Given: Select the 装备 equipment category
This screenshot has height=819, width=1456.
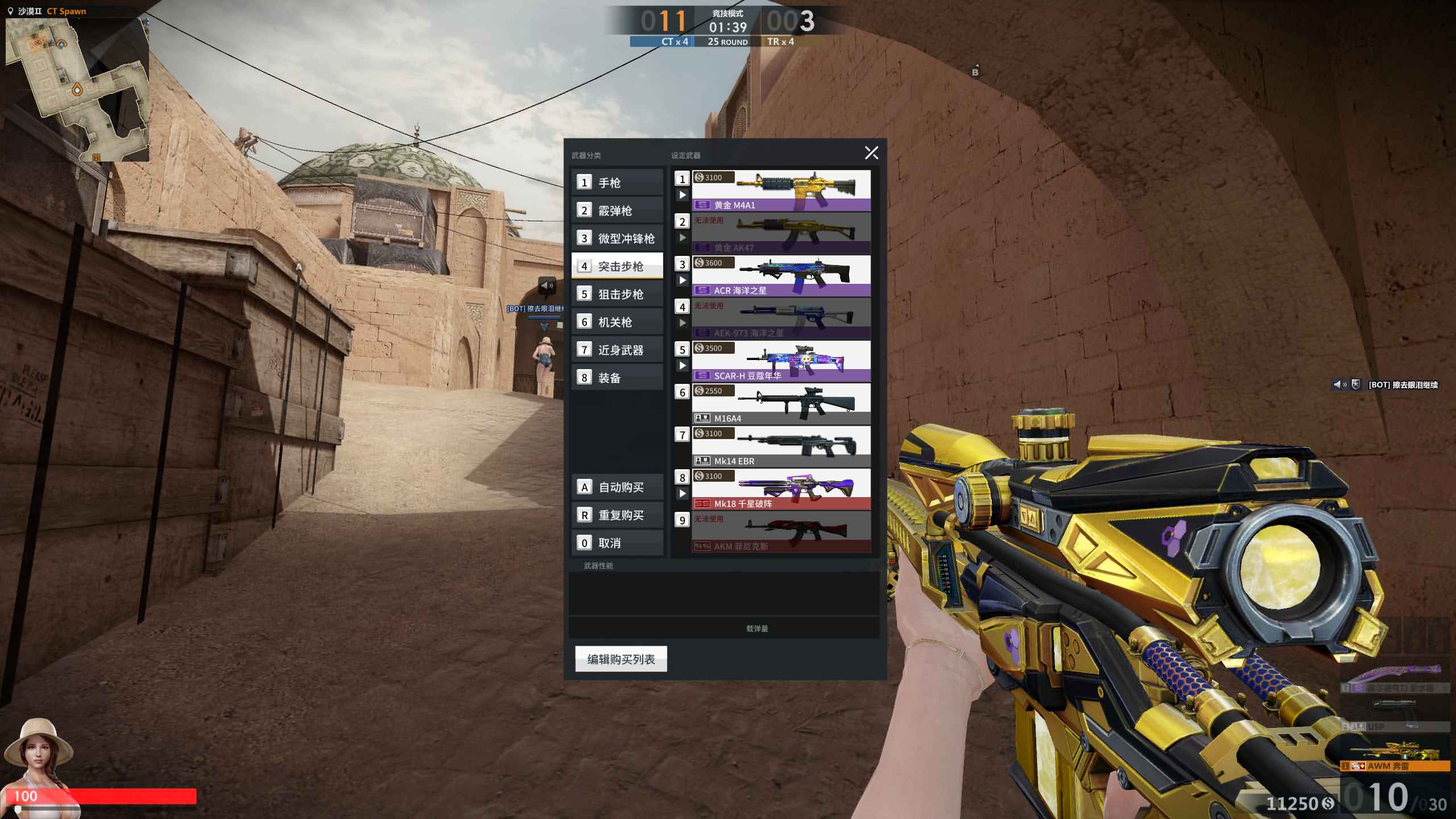Looking at the screenshot, I should [617, 378].
